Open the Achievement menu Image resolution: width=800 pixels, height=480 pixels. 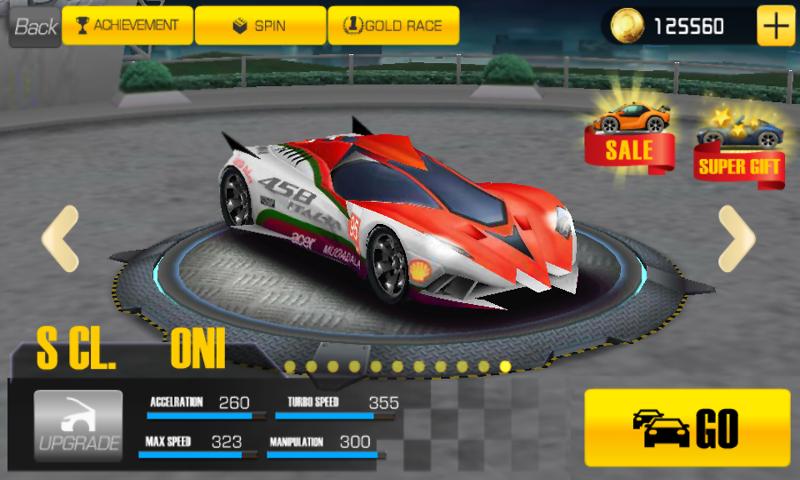[x=126, y=25]
